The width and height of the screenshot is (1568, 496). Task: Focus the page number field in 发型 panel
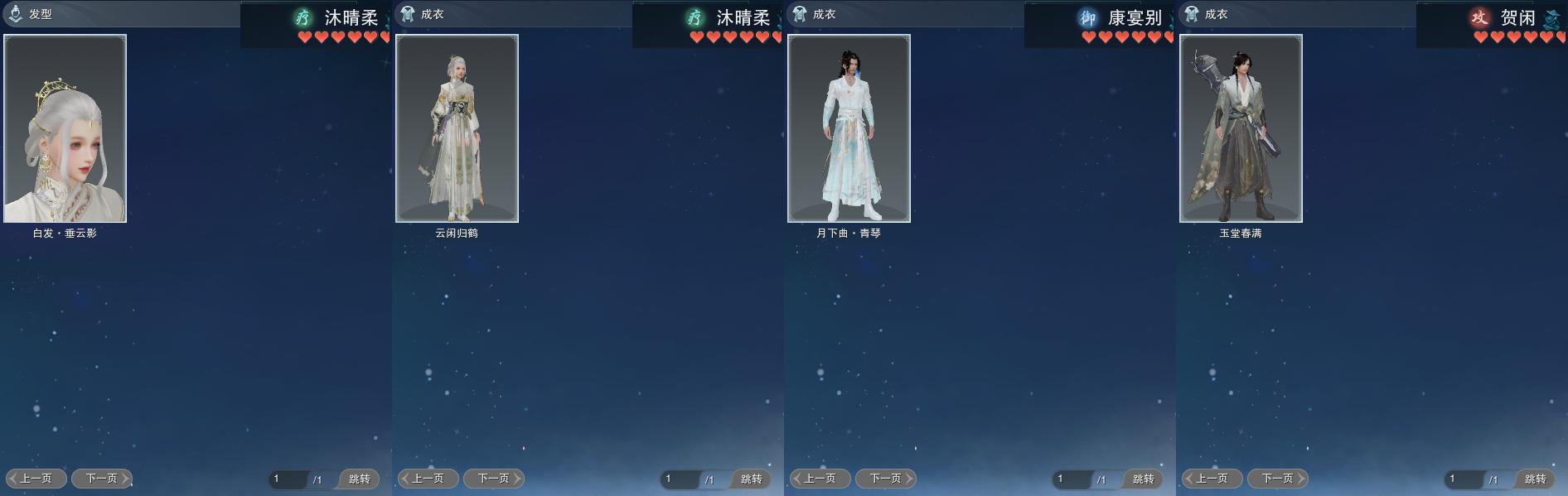coord(288,479)
